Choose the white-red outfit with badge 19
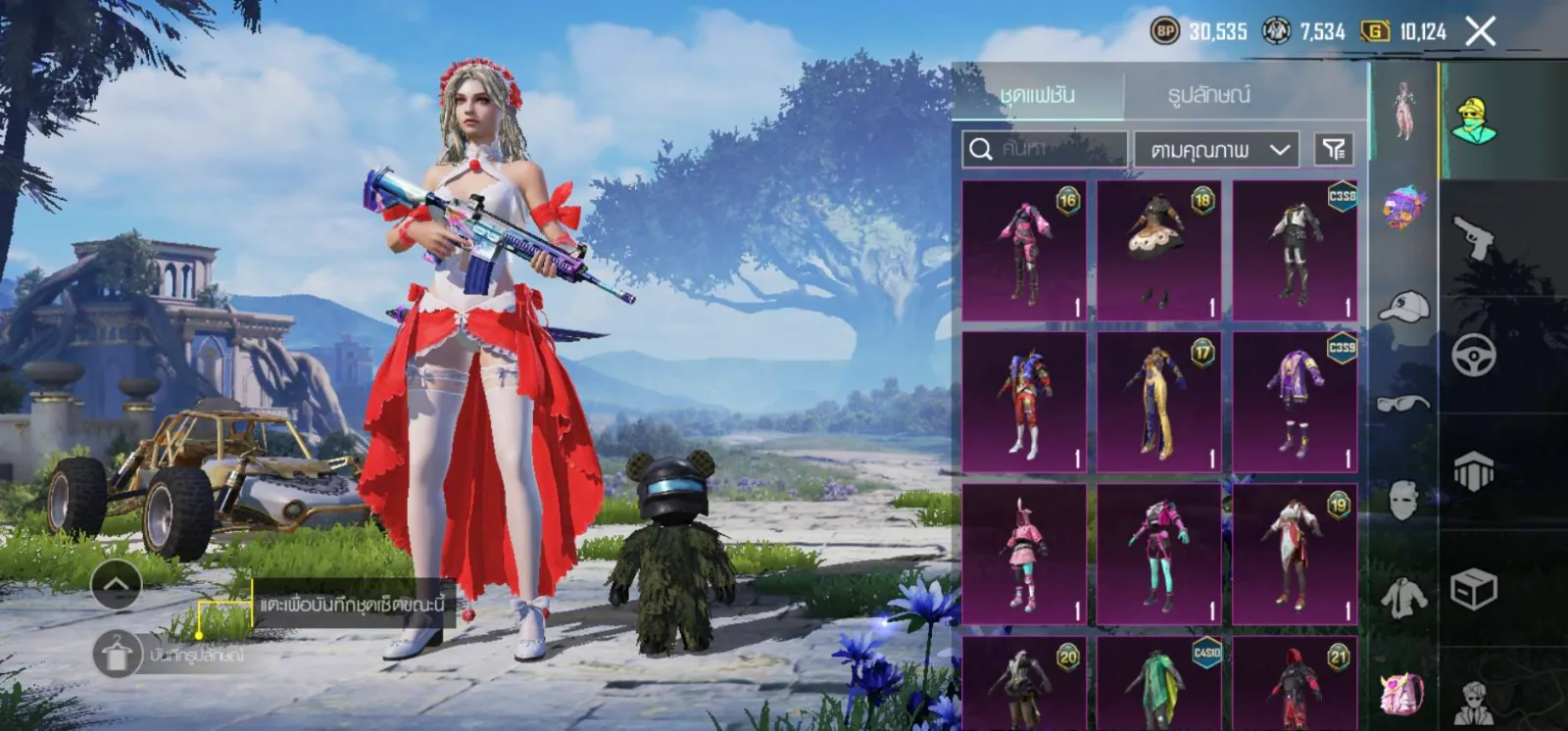The height and width of the screenshot is (731, 1568). (x=1295, y=555)
